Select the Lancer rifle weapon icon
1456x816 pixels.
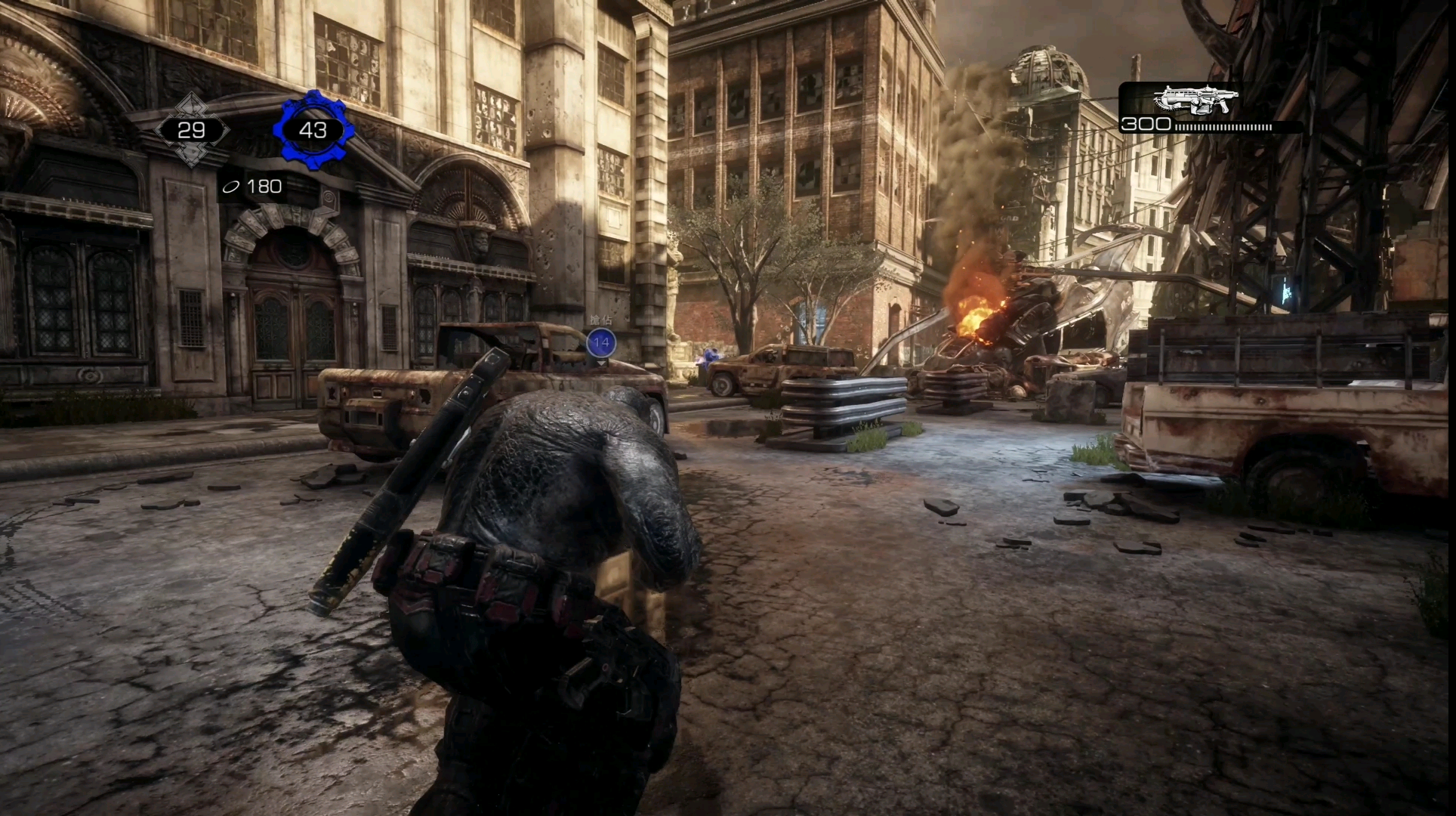[x=1197, y=100]
